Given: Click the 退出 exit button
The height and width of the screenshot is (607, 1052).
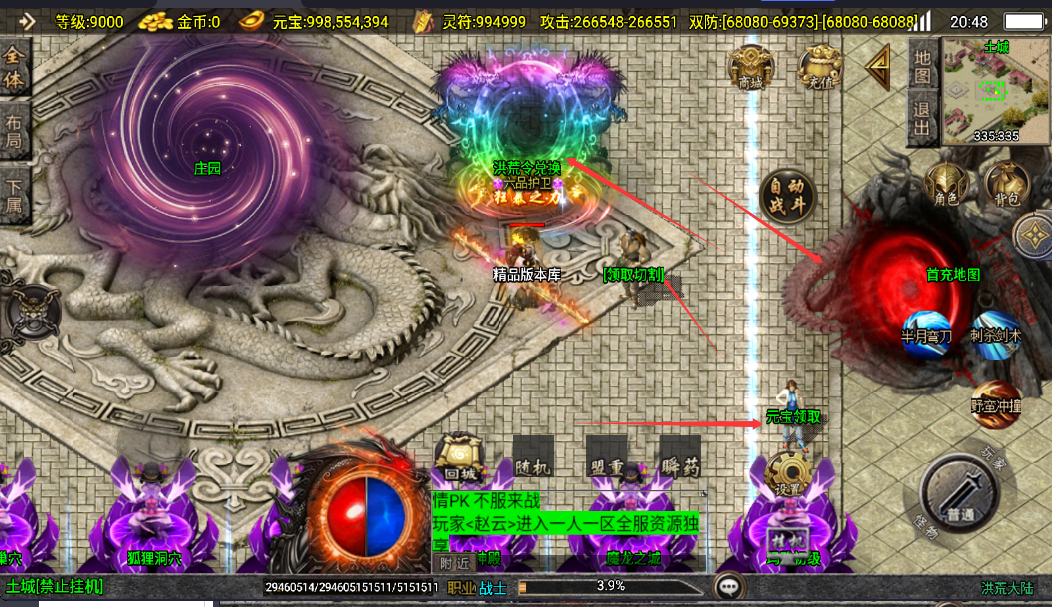Looking at the screenshot, I should click(923, 117).
